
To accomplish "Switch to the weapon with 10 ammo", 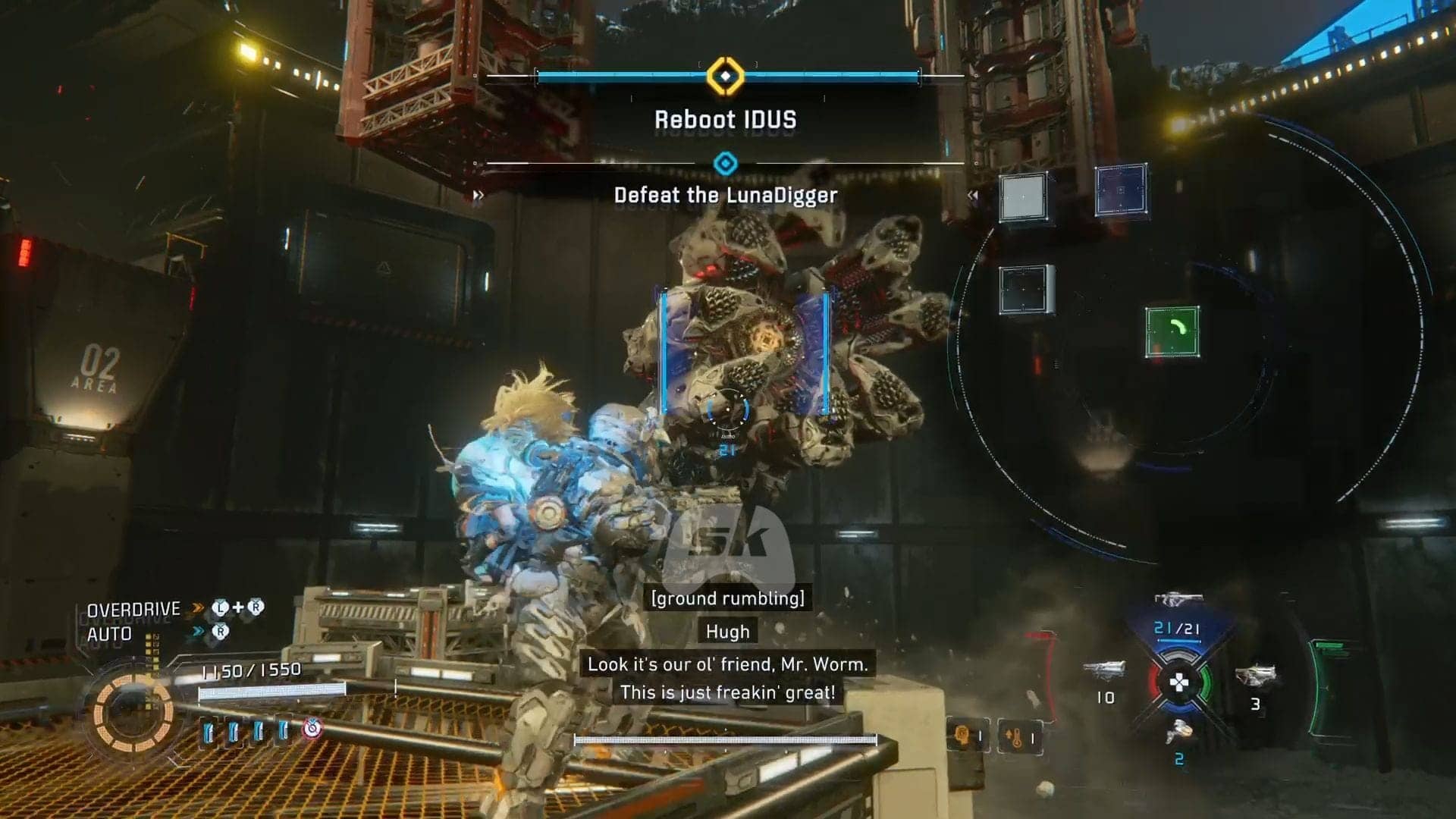I will coord(1104,671).
